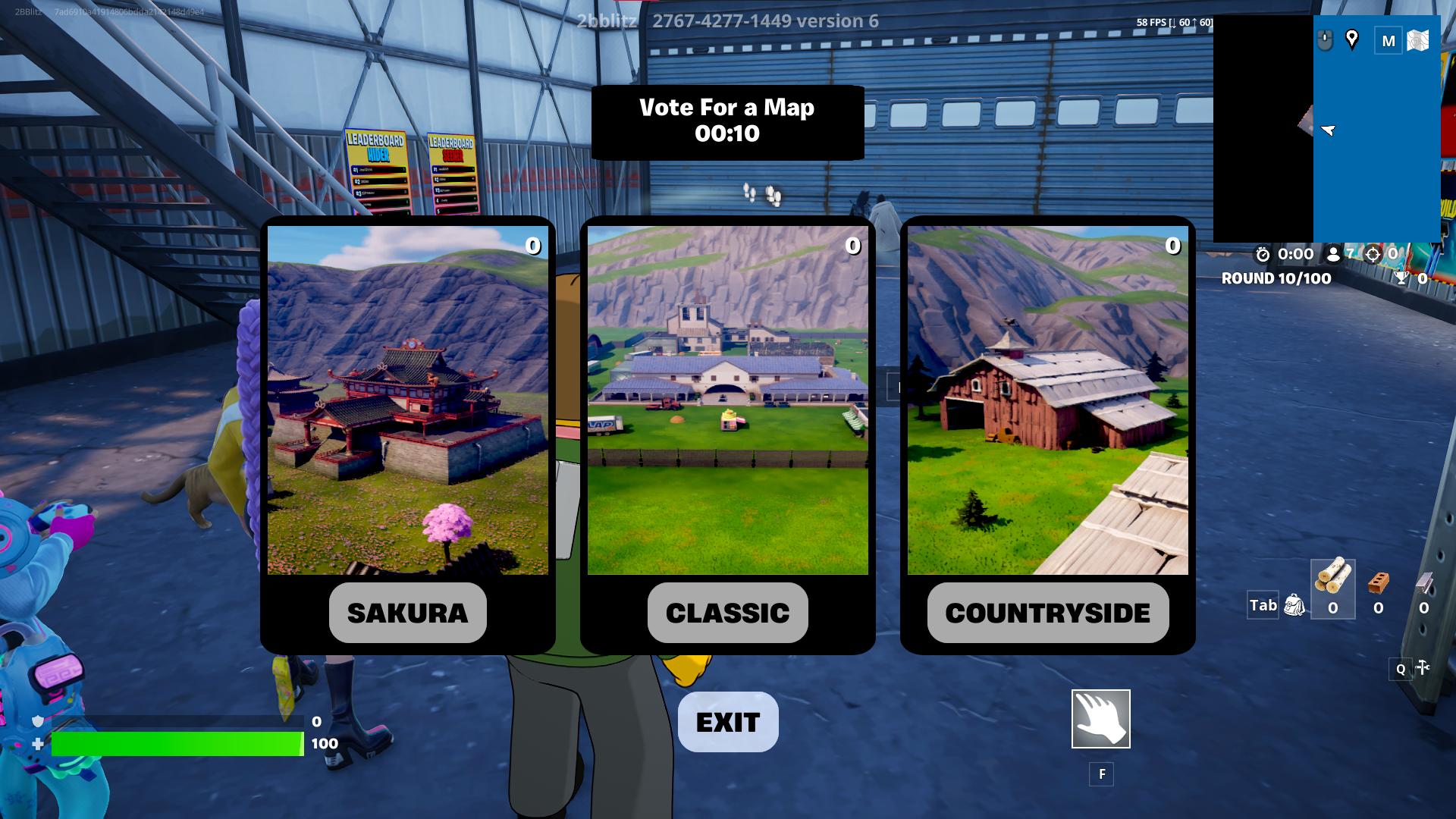Image resolution: width=1456 pixels, height=819 pixels.
Task: Vote for the SAKURA map
Action: tap(407, 613)
